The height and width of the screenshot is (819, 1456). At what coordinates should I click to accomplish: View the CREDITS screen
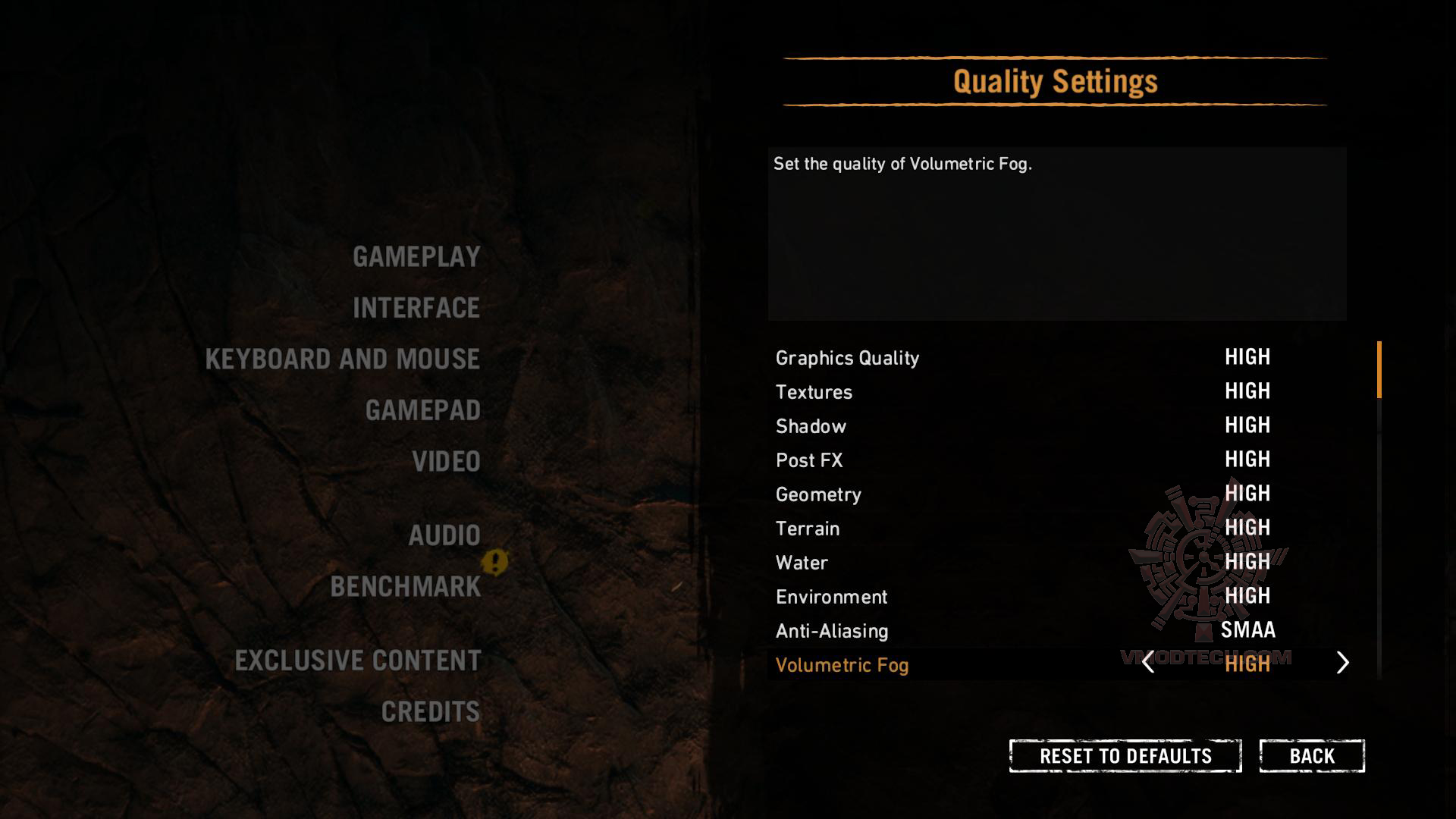tap(429, 711)
